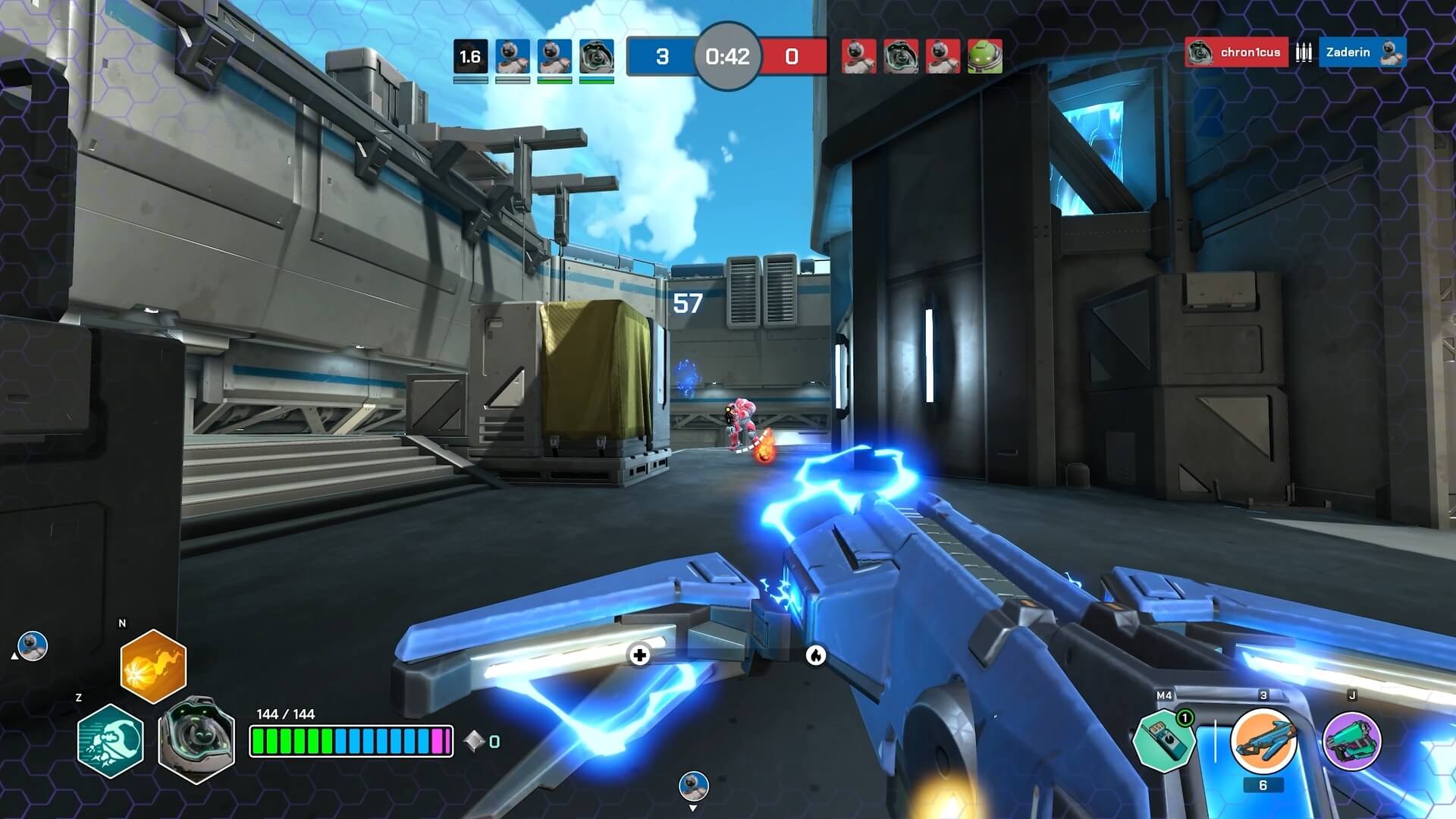Trigger the teal dash ability
1456x819 pixels.
(111, 741)
